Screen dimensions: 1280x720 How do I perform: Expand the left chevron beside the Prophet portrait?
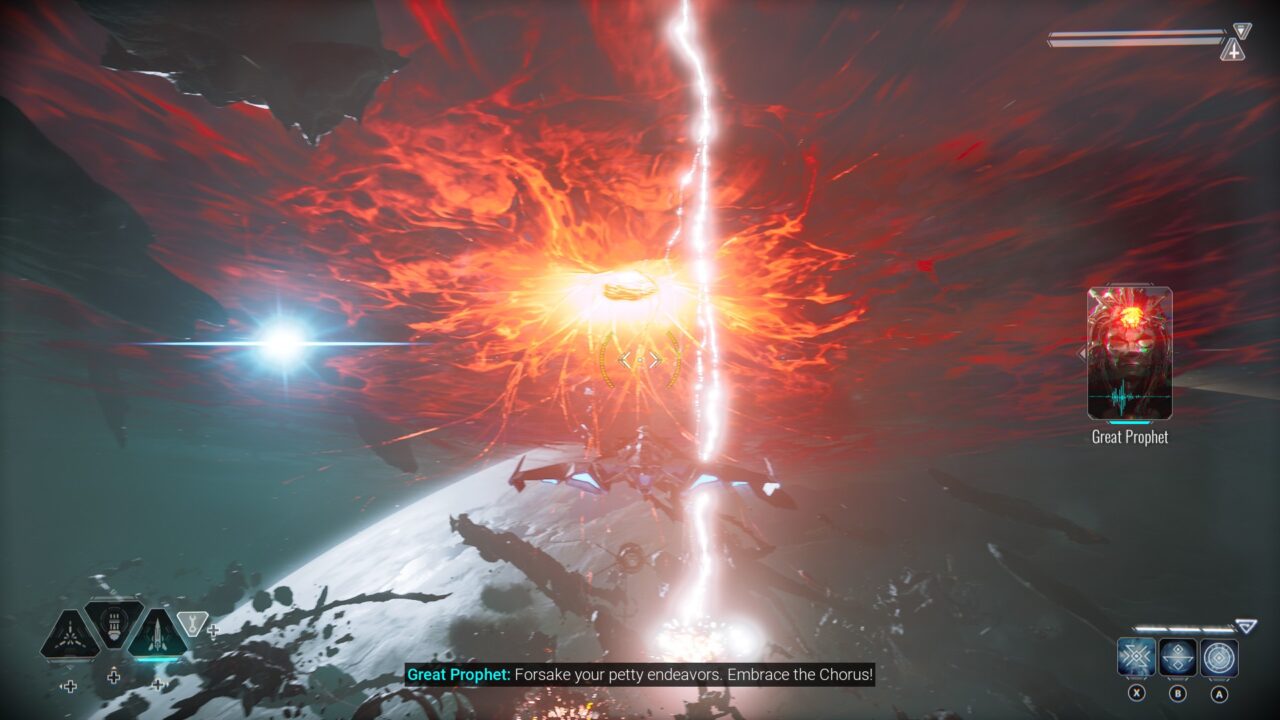tap(1083, 352)
